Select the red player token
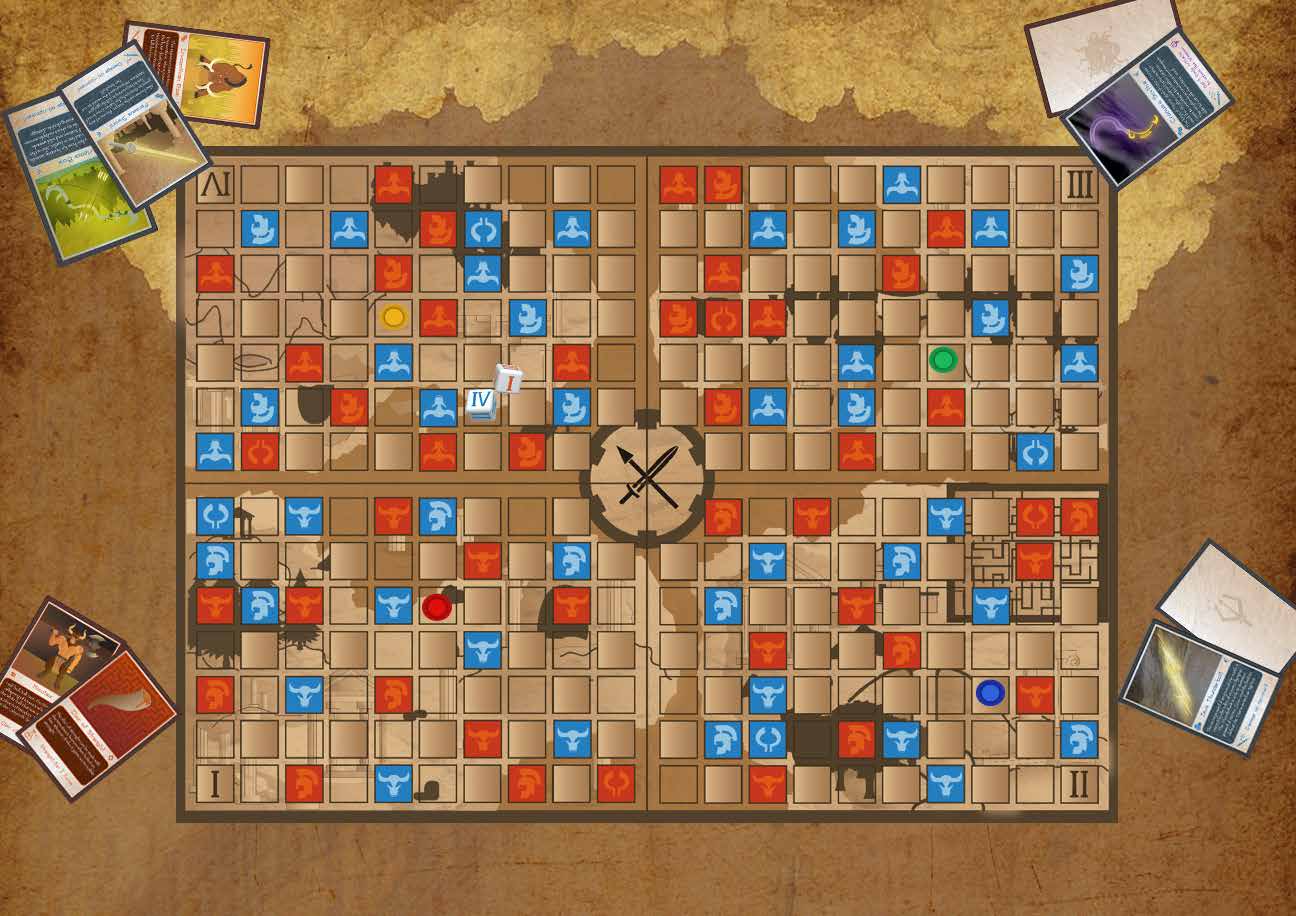 [x=437, y=606]
